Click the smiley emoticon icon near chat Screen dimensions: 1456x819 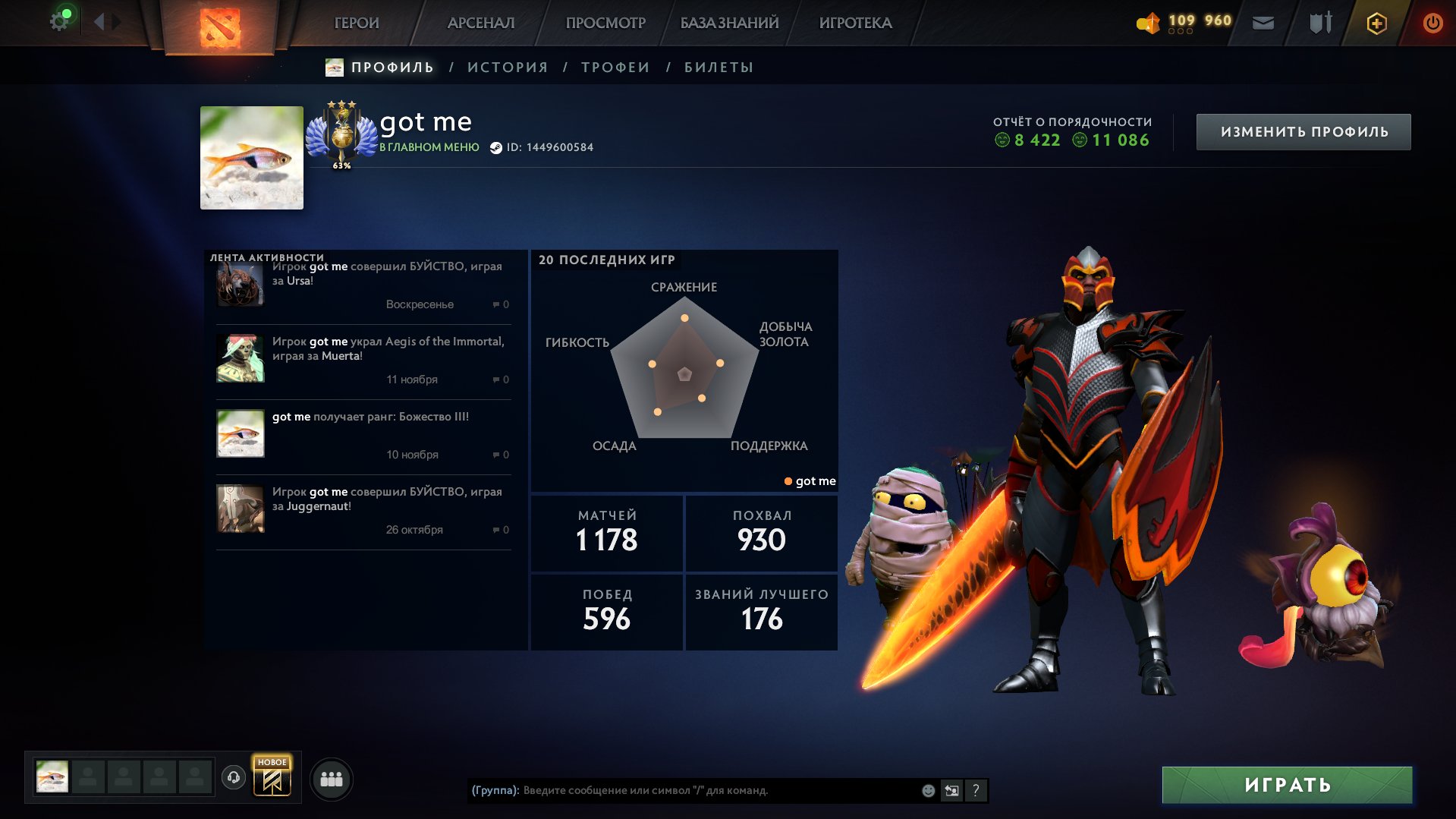coord(927,790)
